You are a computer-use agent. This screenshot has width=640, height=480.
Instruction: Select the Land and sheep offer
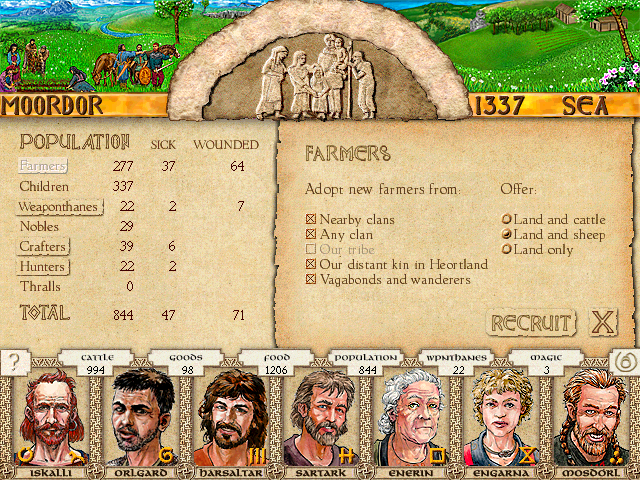click(x=507, y=234)
